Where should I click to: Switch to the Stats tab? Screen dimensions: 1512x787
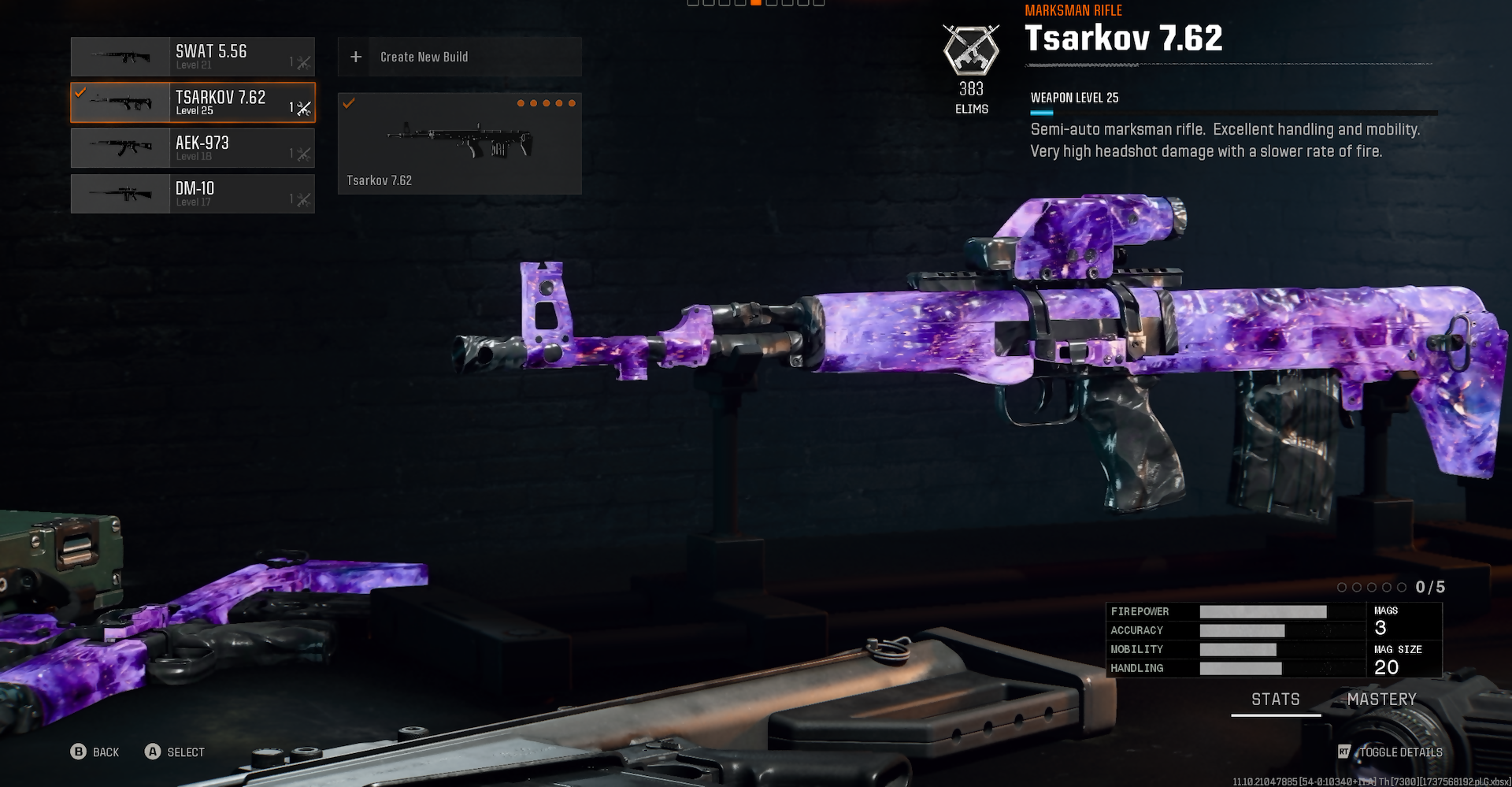1275,700
